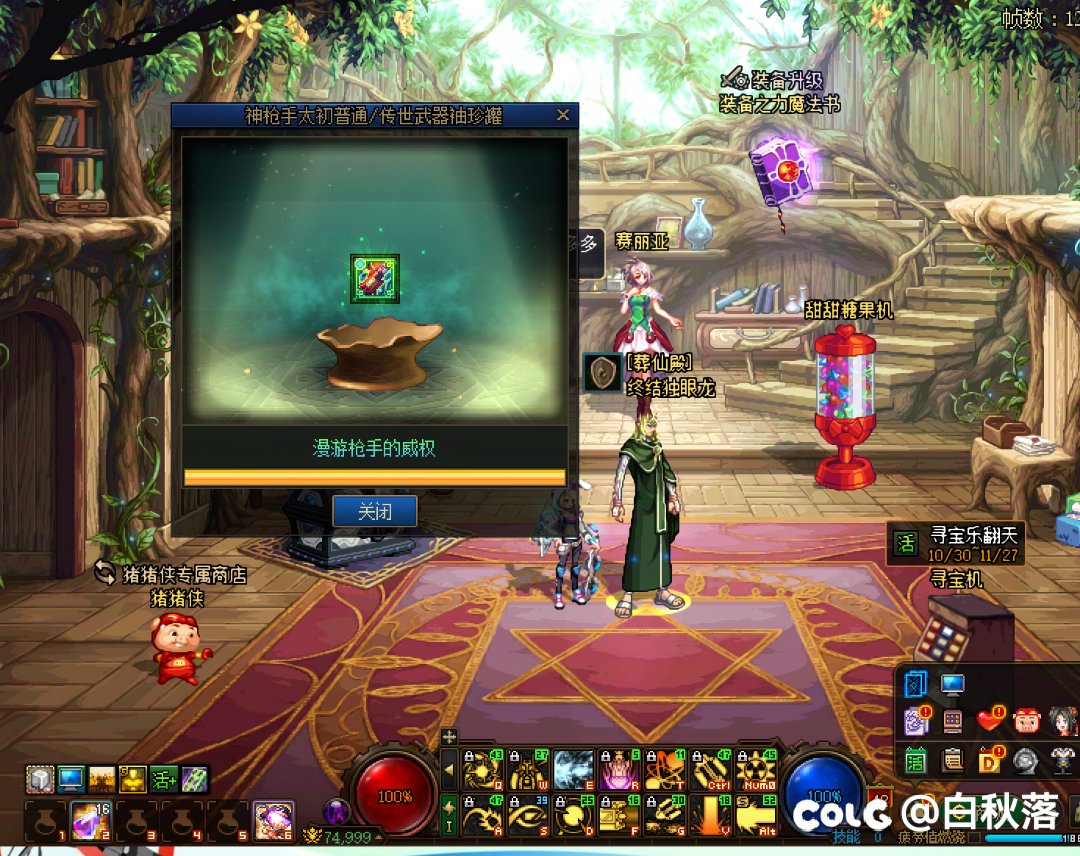Open the white cube icon above quick slots
The image size is (1080, 856).
click(39, 778)
